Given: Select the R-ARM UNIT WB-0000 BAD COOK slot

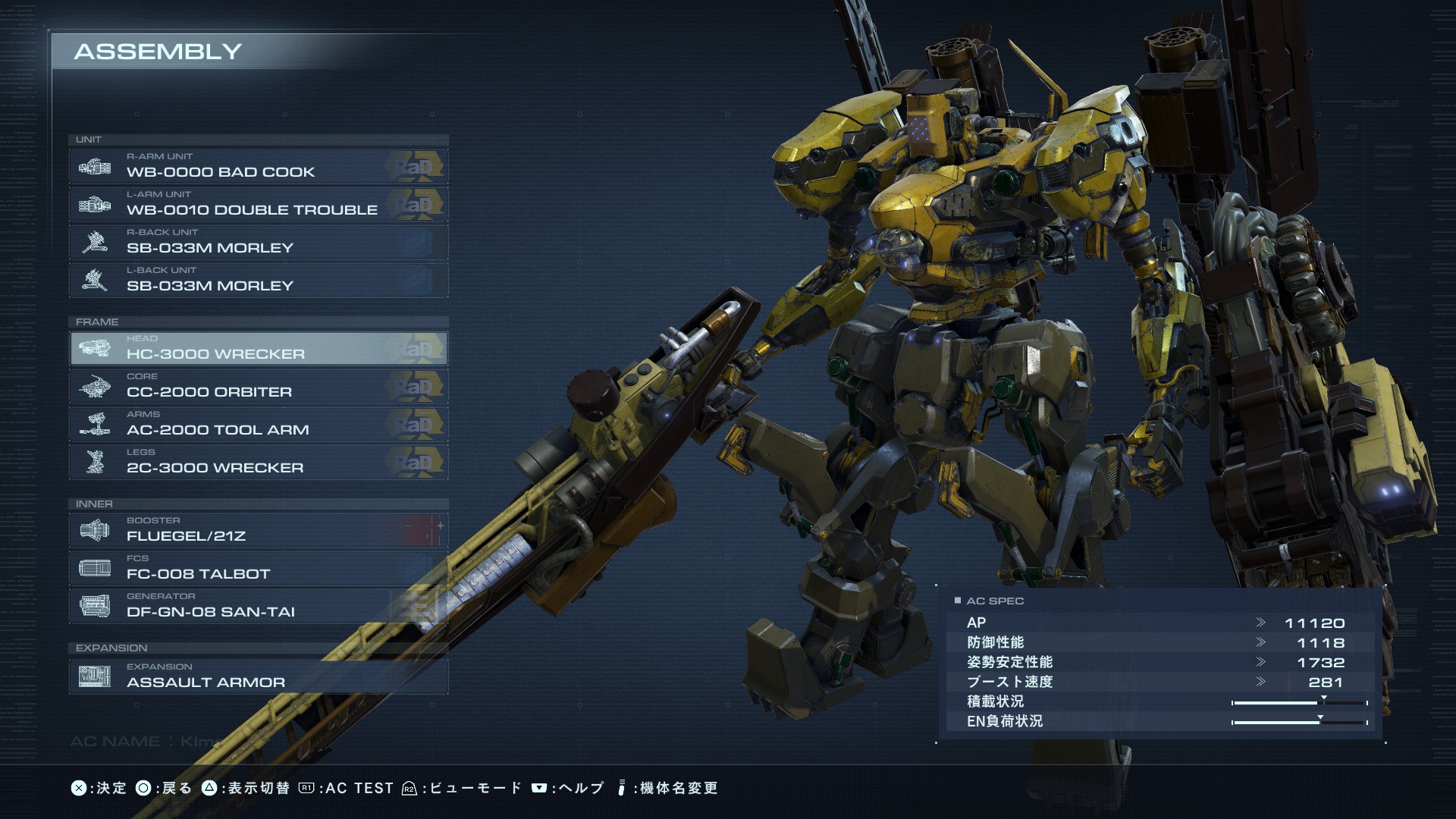Looking at the screenshot, I should coord(258,166).
